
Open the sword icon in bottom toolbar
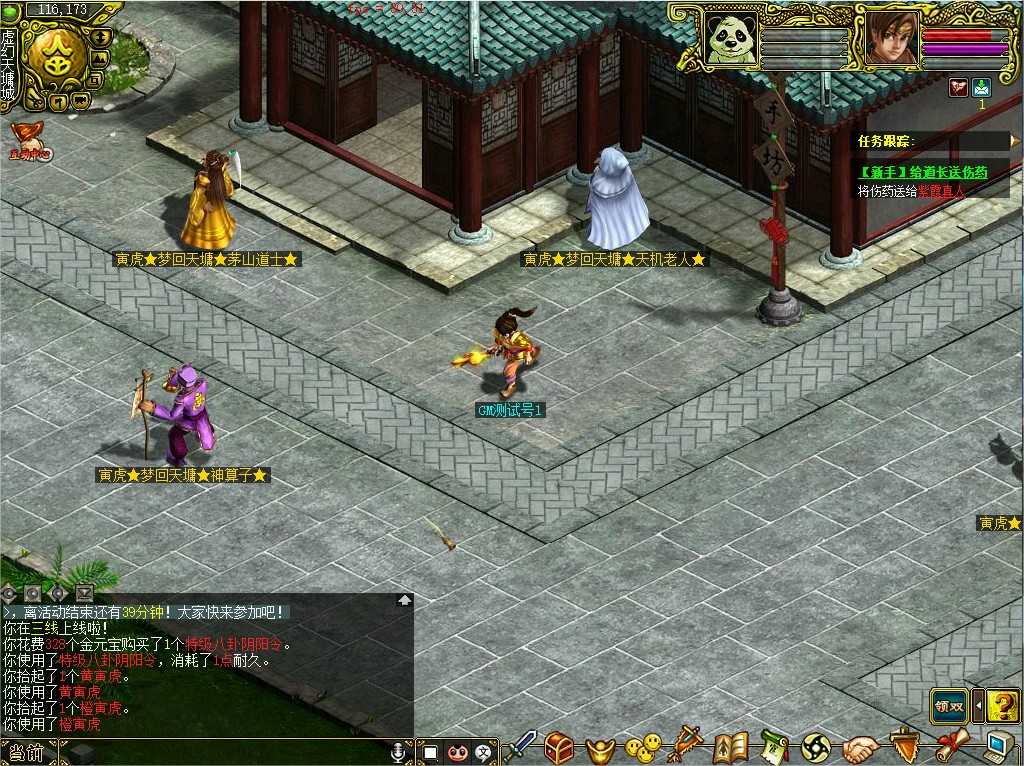point(521,746)
